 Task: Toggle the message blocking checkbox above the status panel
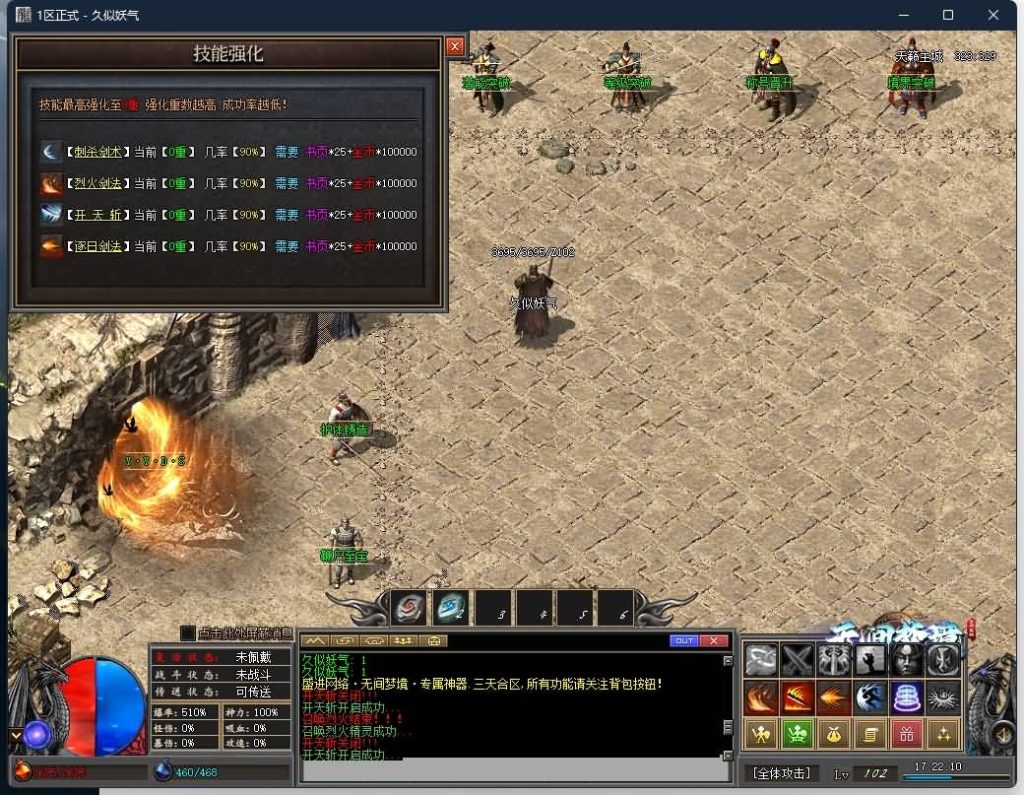(x=187, y=633)
